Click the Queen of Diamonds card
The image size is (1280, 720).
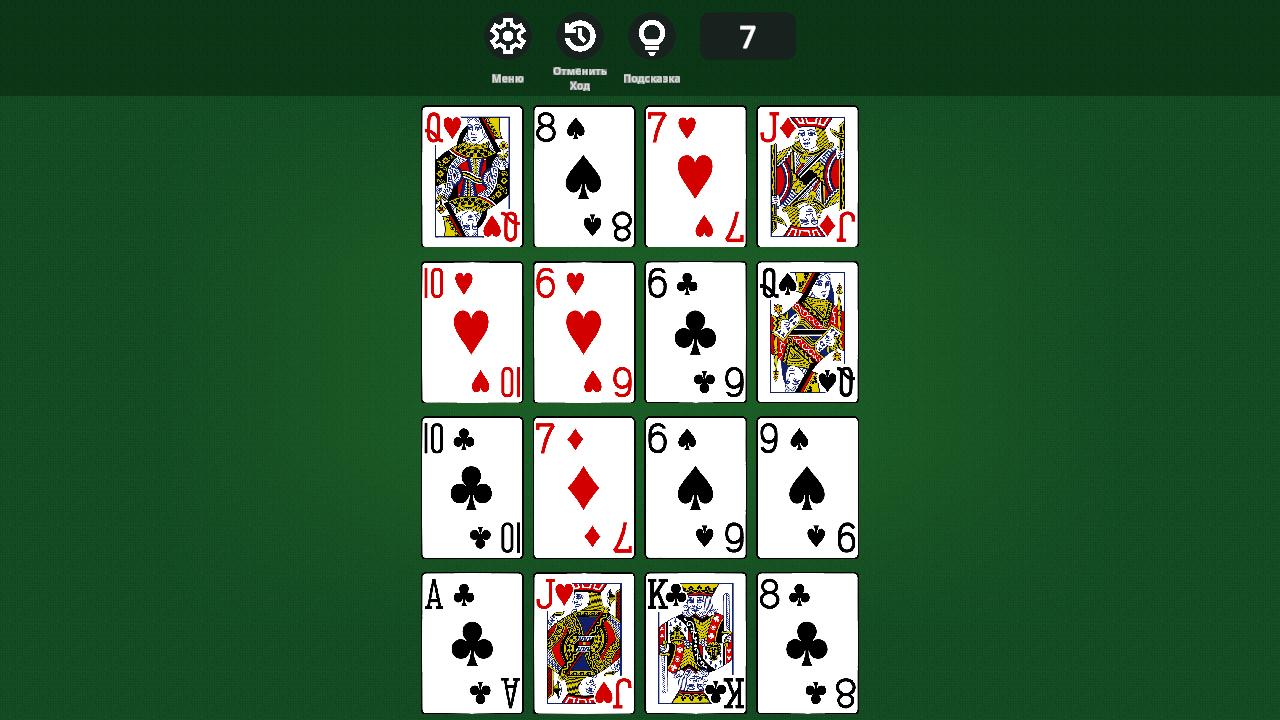(807, 331)
